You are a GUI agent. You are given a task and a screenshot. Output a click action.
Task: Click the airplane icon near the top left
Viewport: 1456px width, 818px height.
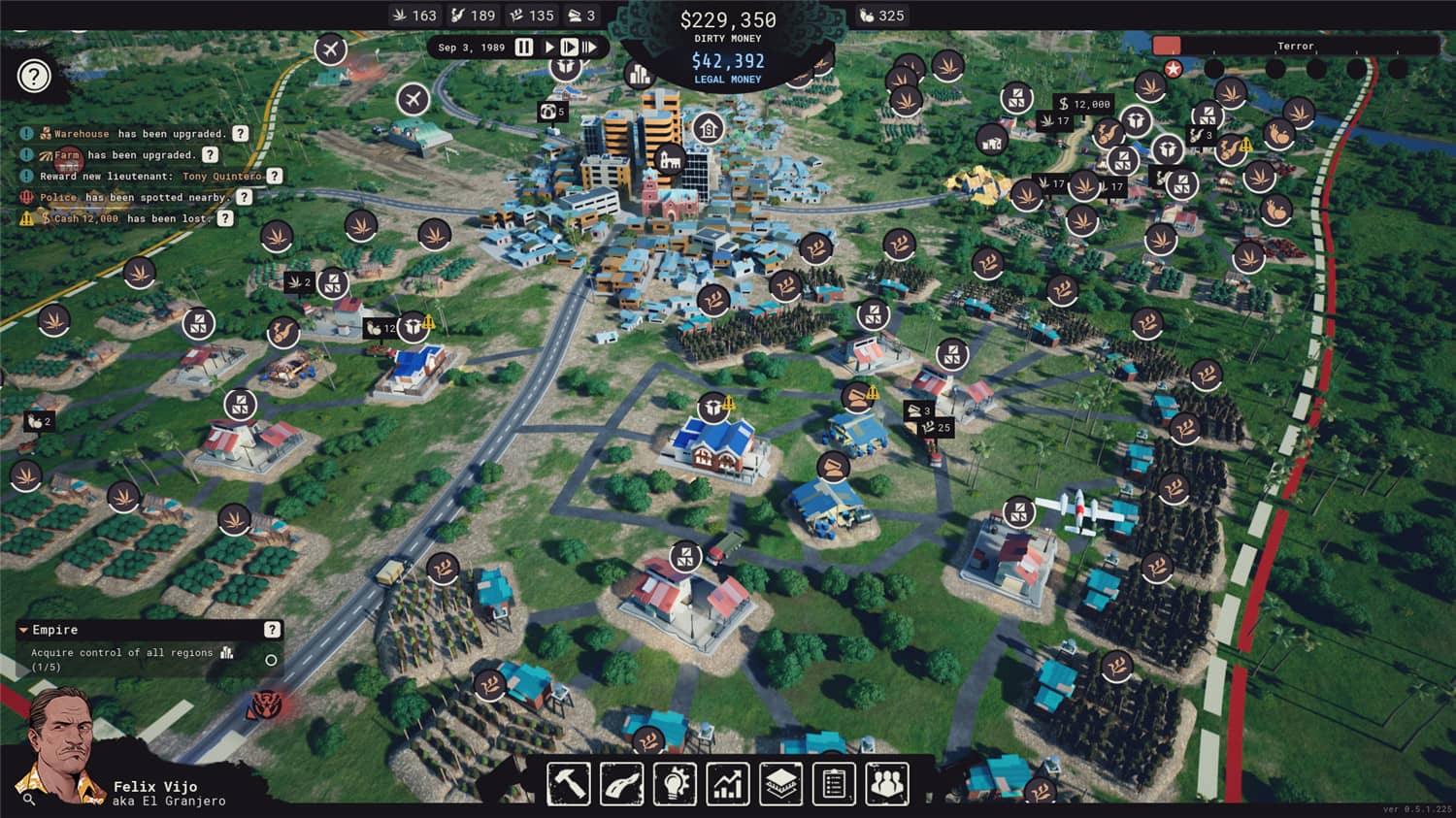point(329,49)
